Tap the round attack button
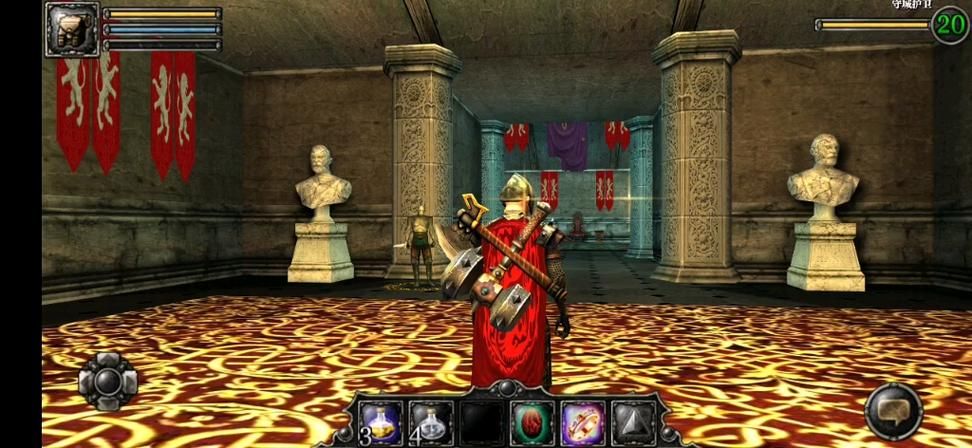 coord(893,411)
